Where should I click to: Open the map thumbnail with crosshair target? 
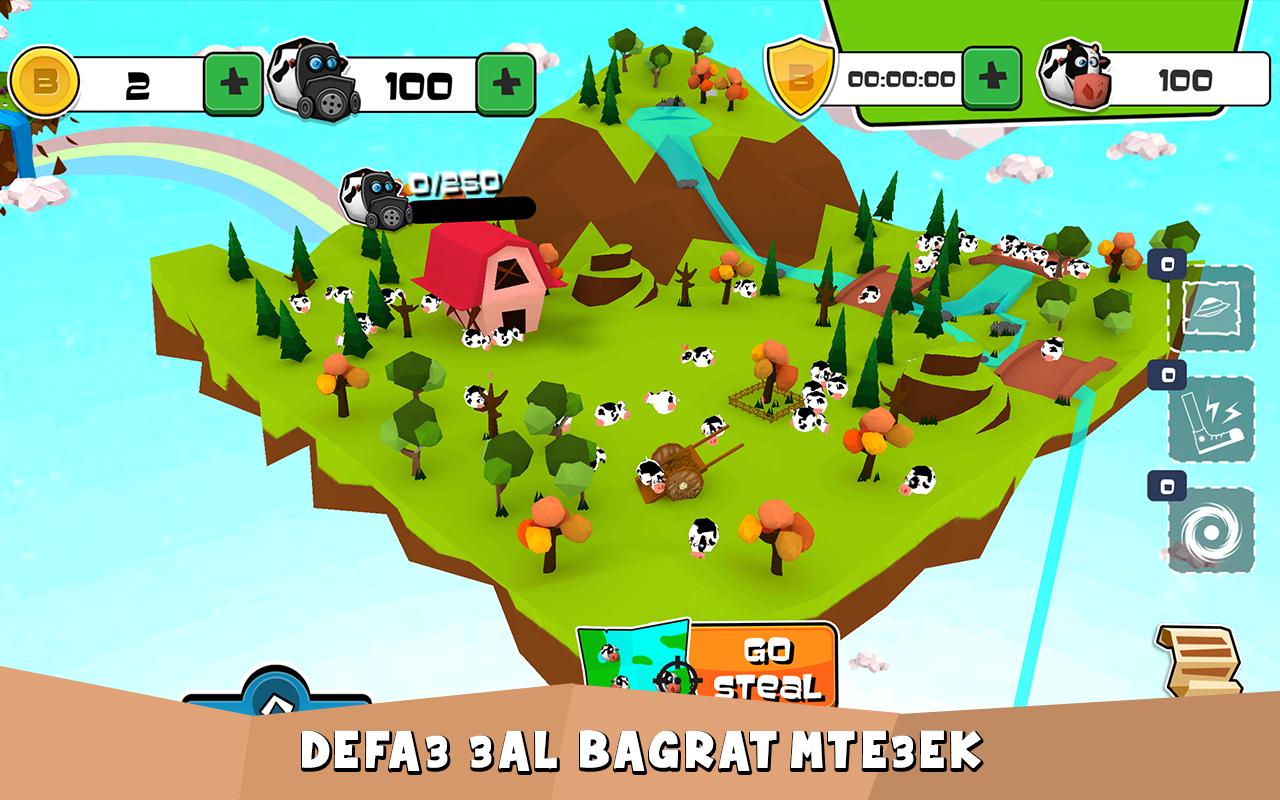[x=634, y=660]
